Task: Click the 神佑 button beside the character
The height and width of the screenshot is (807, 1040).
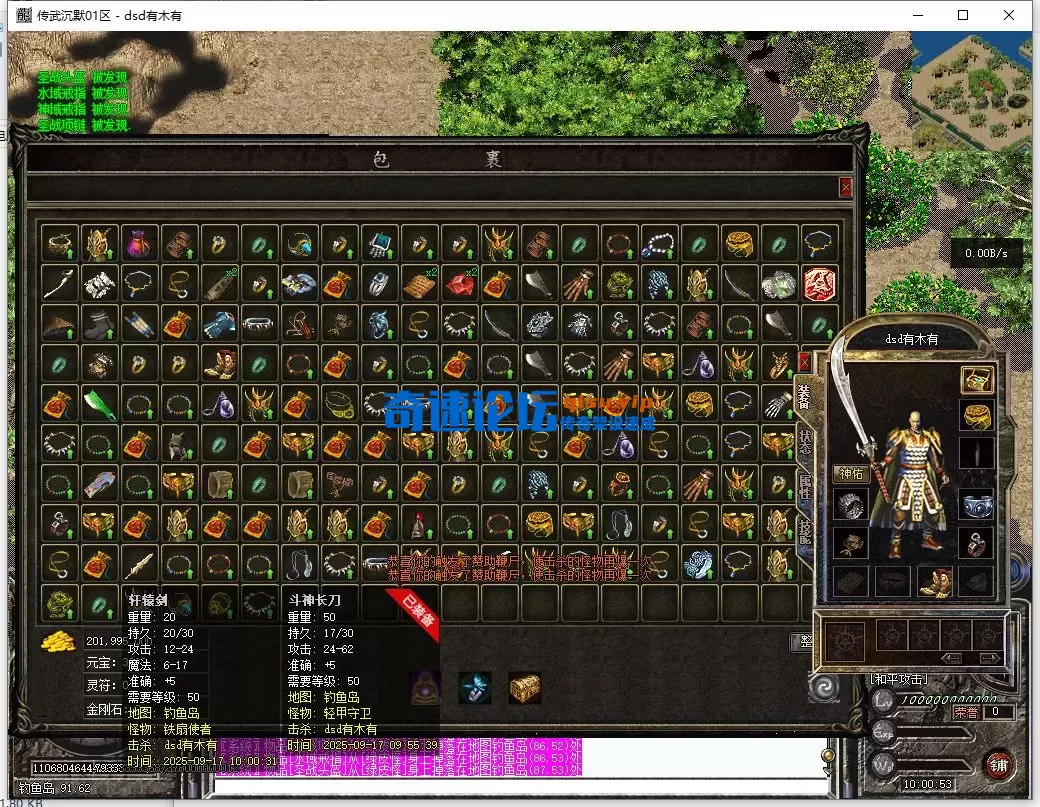Action: click(850, 474)
